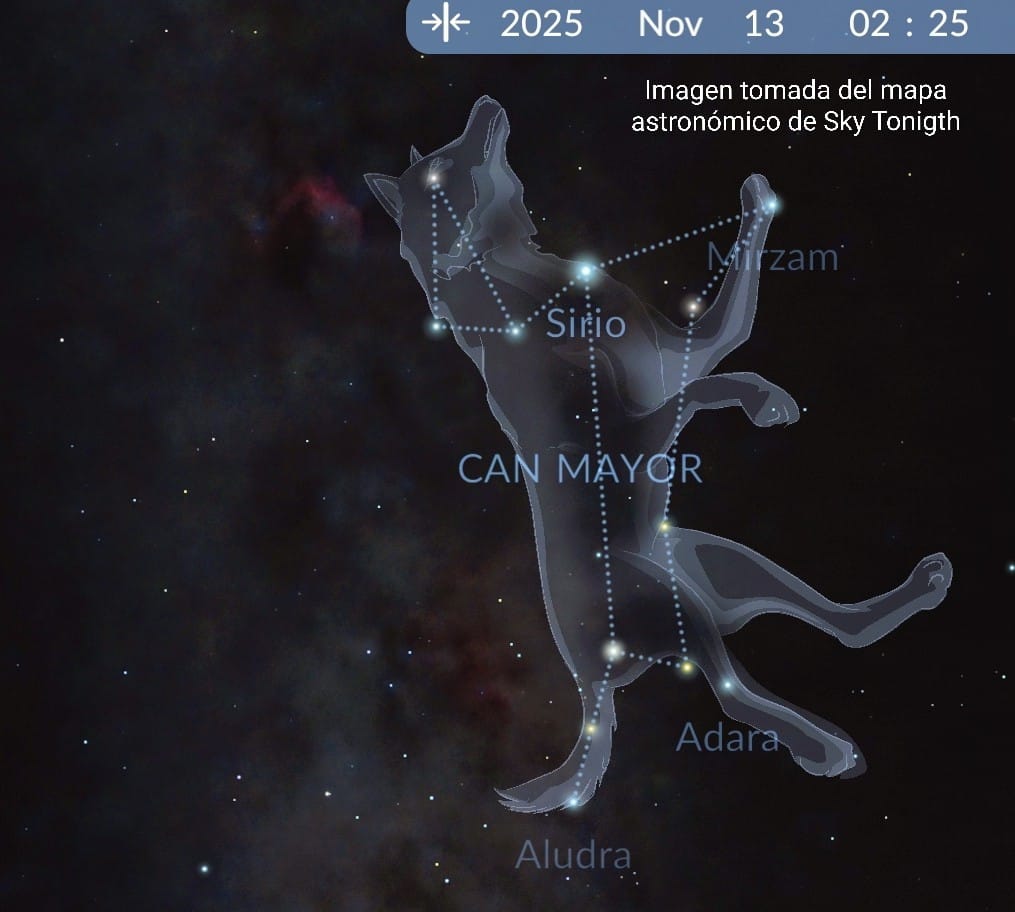This screenshot has height=912, width=1015.
Task: Select the day 13 field
Action: coord(764,24)
